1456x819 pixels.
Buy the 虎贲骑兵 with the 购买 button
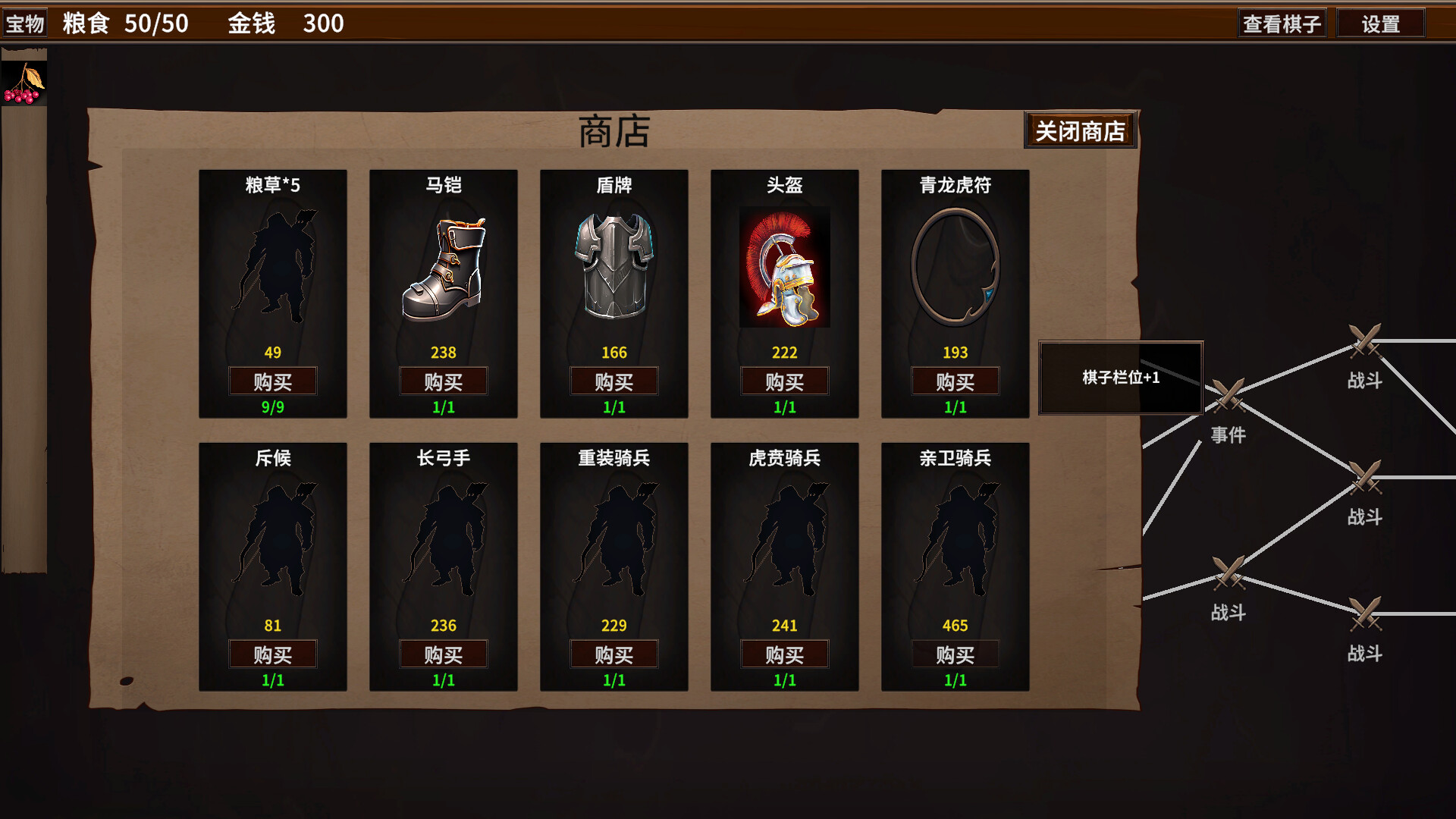[785, 654]
